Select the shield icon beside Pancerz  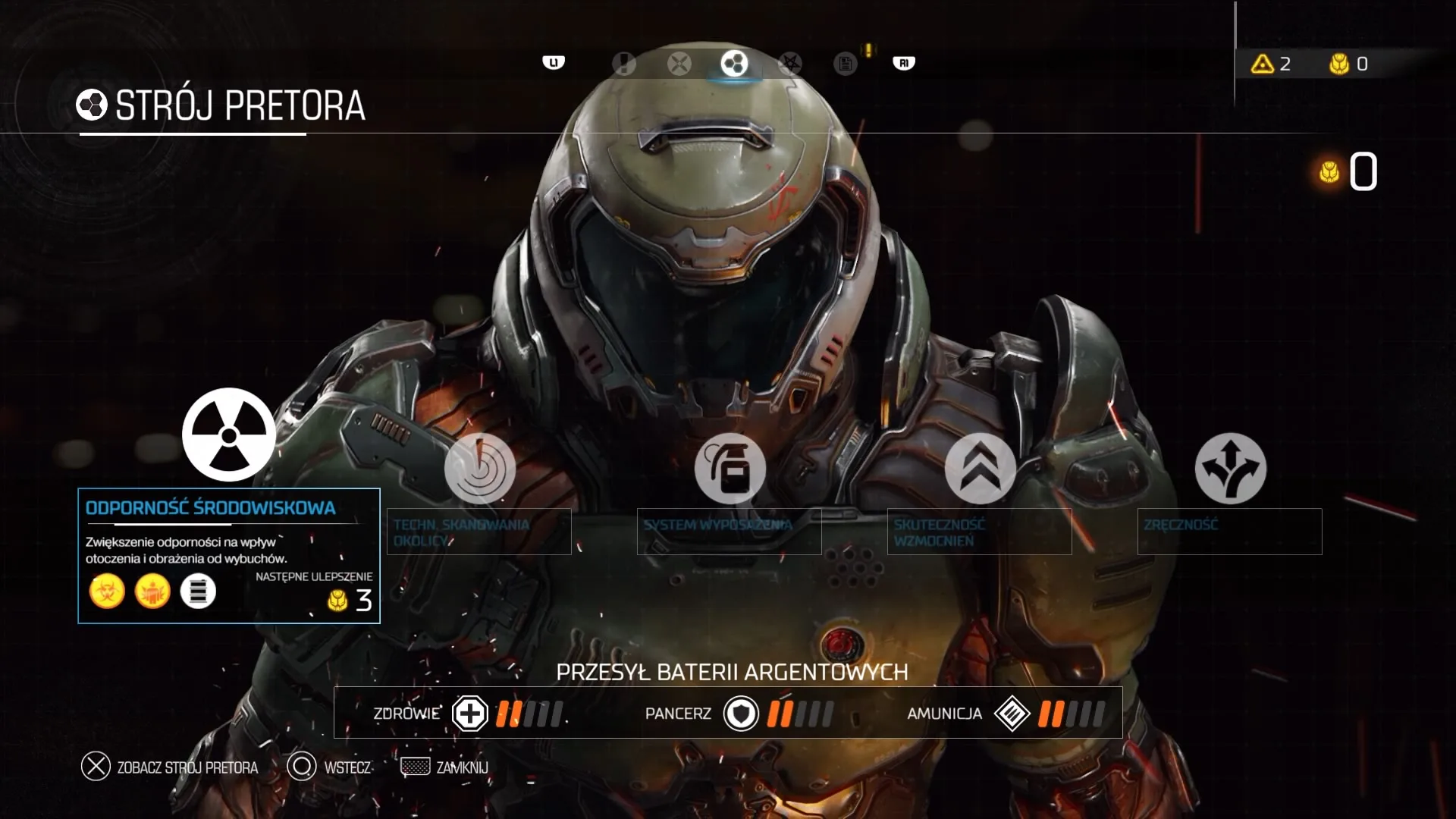(741, 713)
